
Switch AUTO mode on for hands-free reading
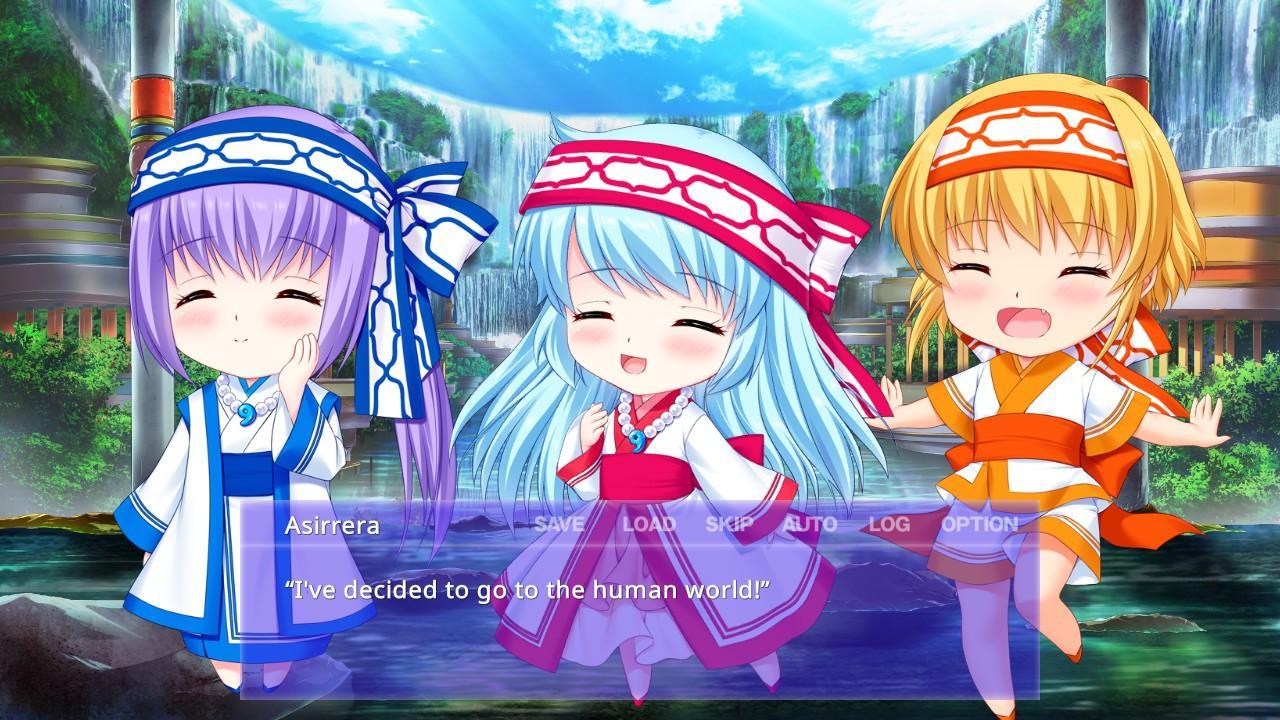(811, 521)
